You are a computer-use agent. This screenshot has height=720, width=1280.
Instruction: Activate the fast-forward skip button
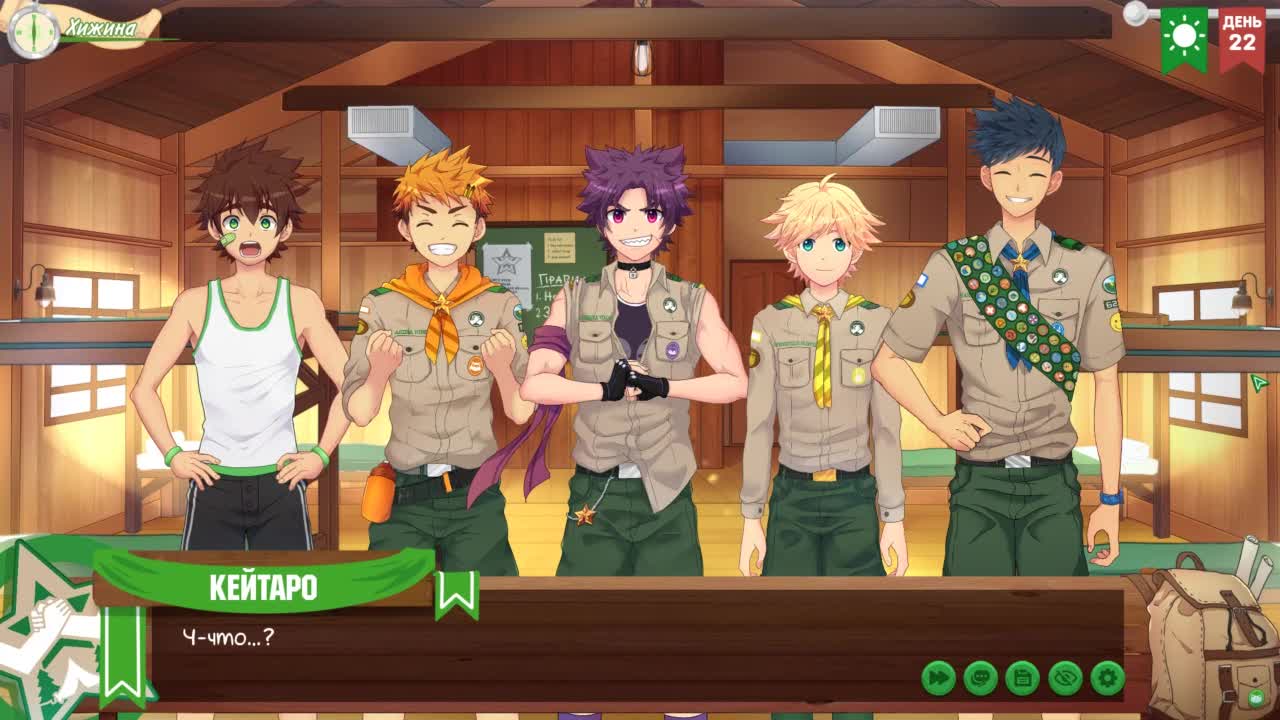click(938, 678)
